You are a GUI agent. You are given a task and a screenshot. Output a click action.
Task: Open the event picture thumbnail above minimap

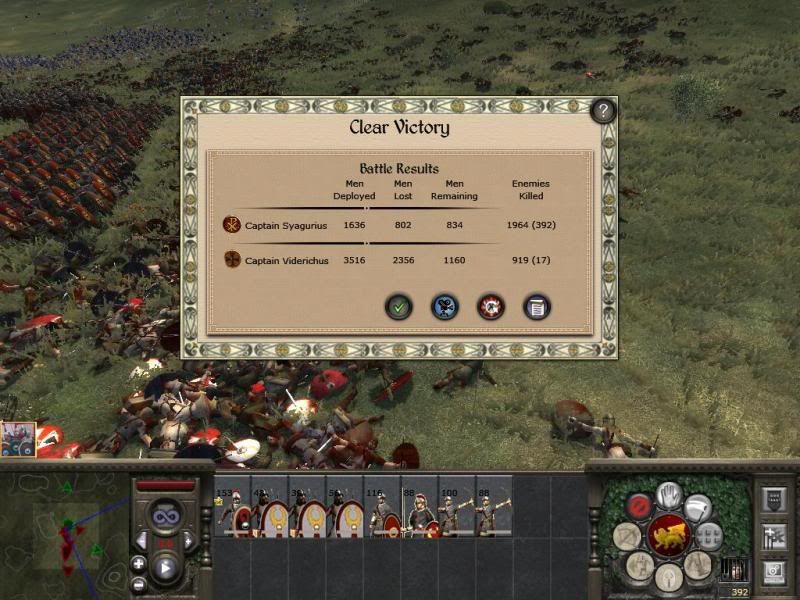coord(18,439)
